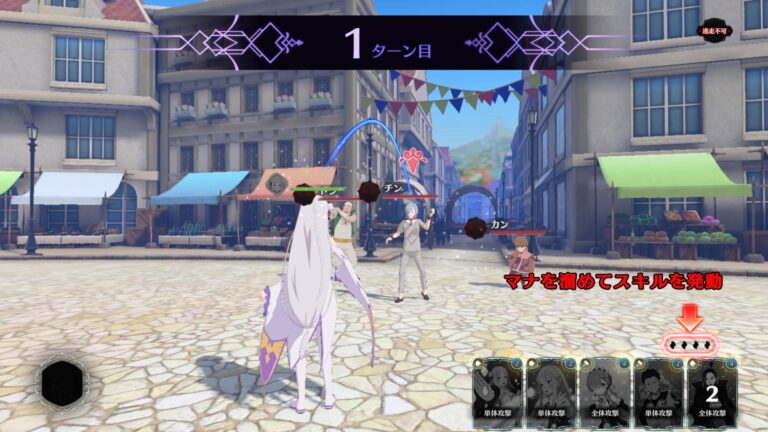Tap the black hexagon button
The image size is (768, 432).
63,385
